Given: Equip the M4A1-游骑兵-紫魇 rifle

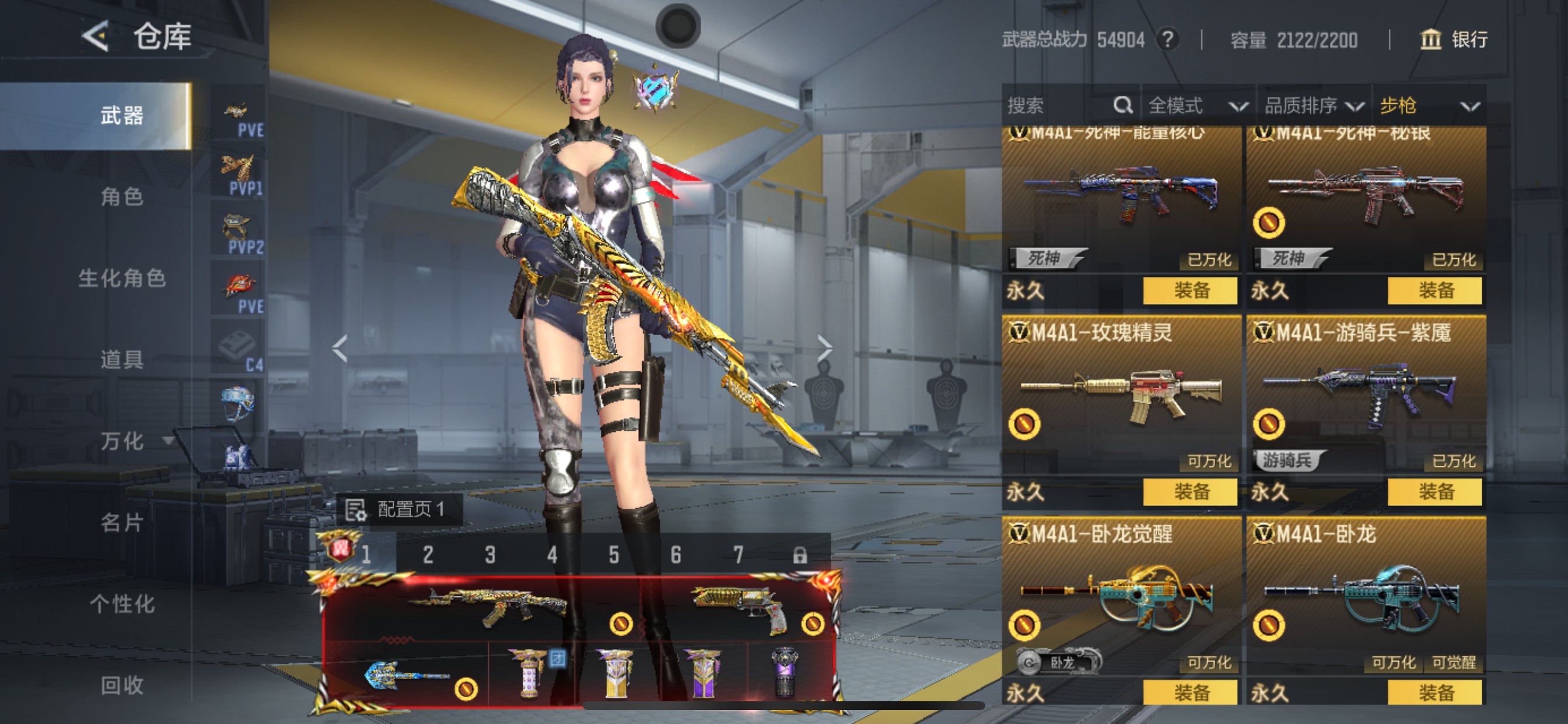Looking at the screenshot, I should (x=1434, y=491).
